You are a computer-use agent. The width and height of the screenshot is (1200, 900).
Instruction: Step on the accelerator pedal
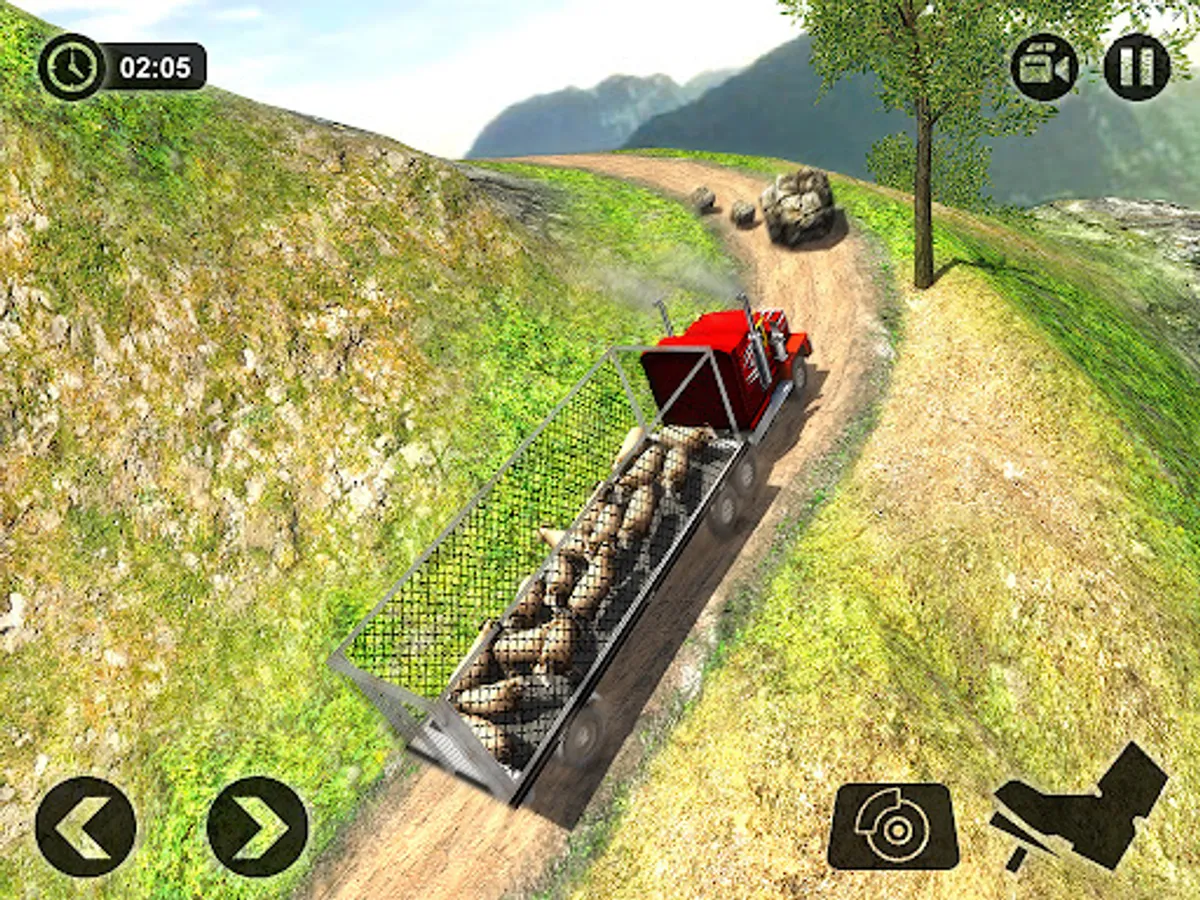(1081, 807)
